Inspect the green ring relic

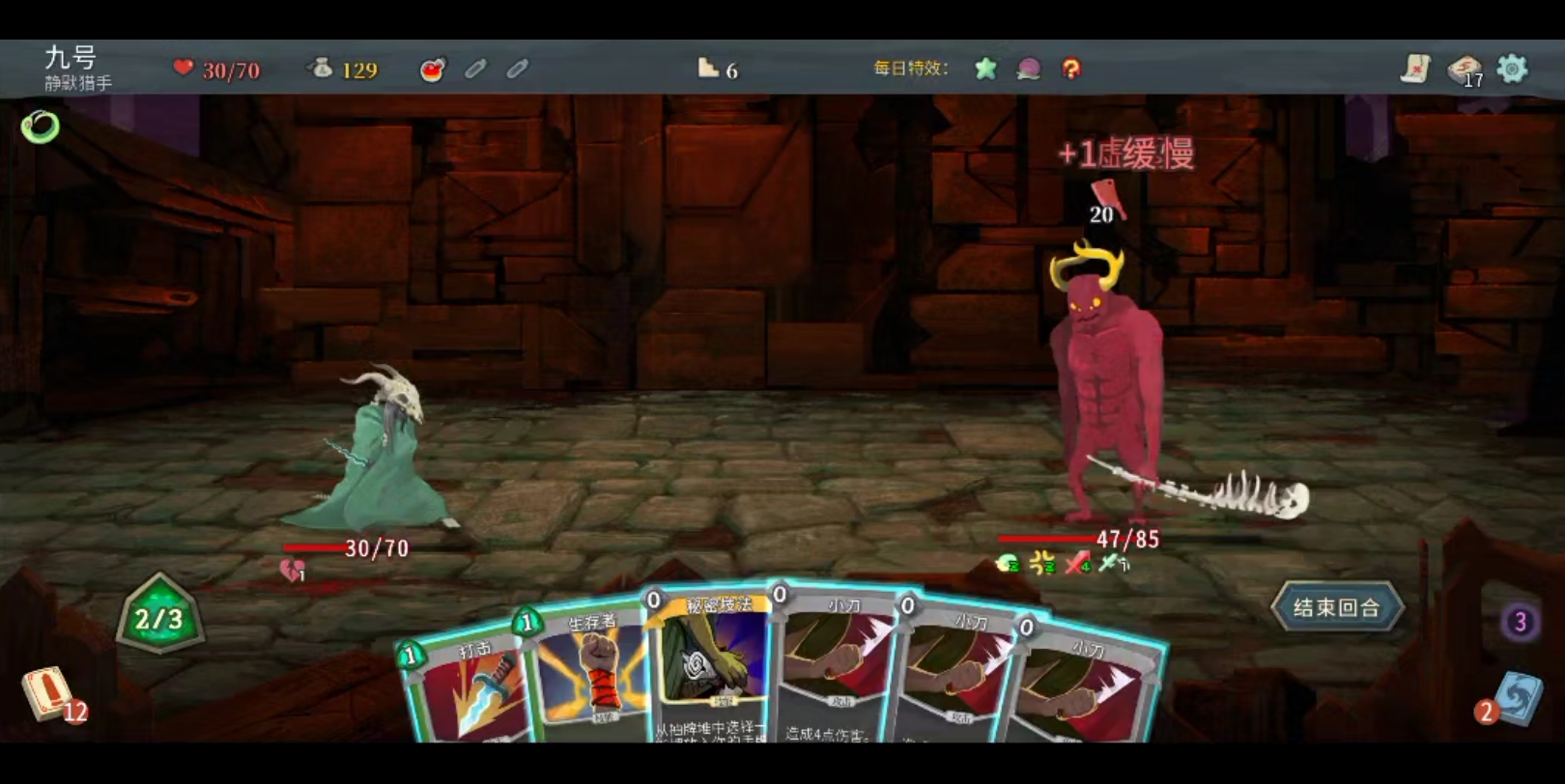[x=41, y=126]
